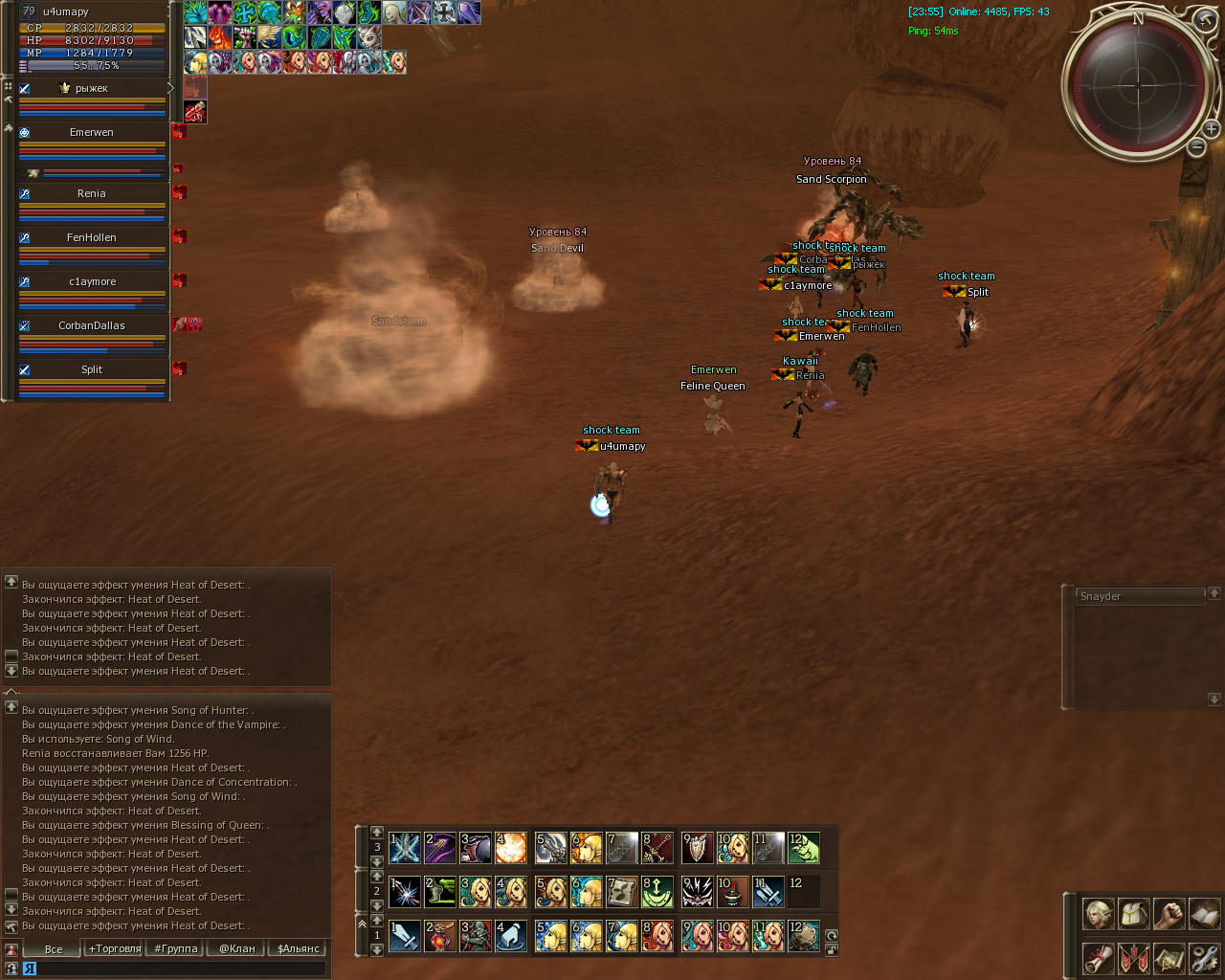Open the actions fist icon
The height and width of the screenshot is (980, 1225).
[x=1169, y=914]
